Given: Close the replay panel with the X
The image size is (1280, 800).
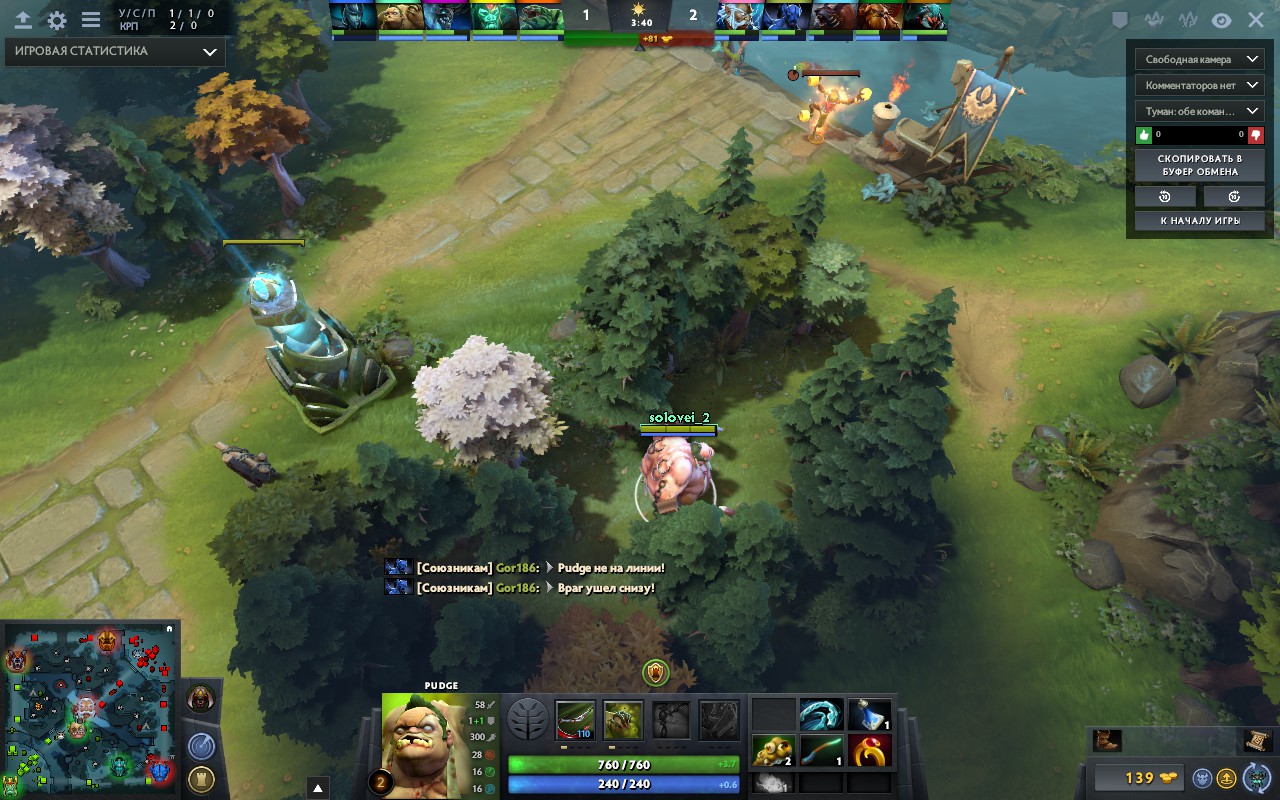Looking at the screenshot, I should (x=1255, y=20).
